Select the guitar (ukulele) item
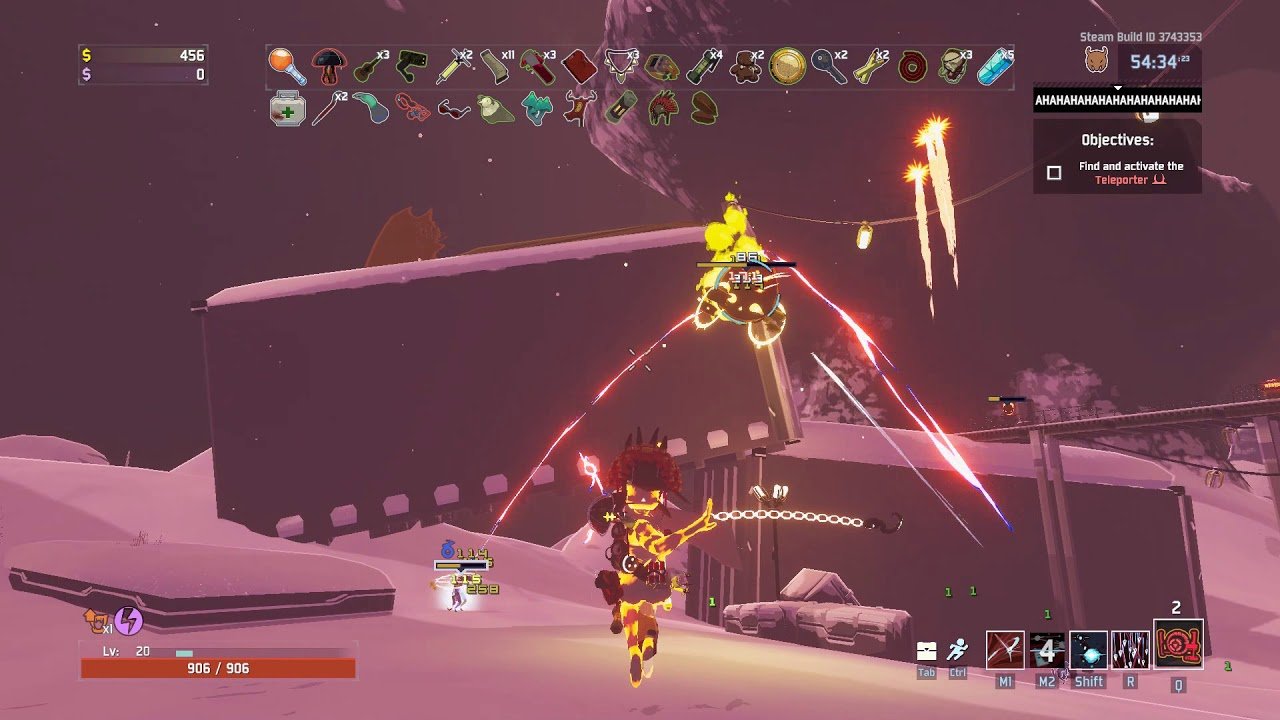 point(368,67)
